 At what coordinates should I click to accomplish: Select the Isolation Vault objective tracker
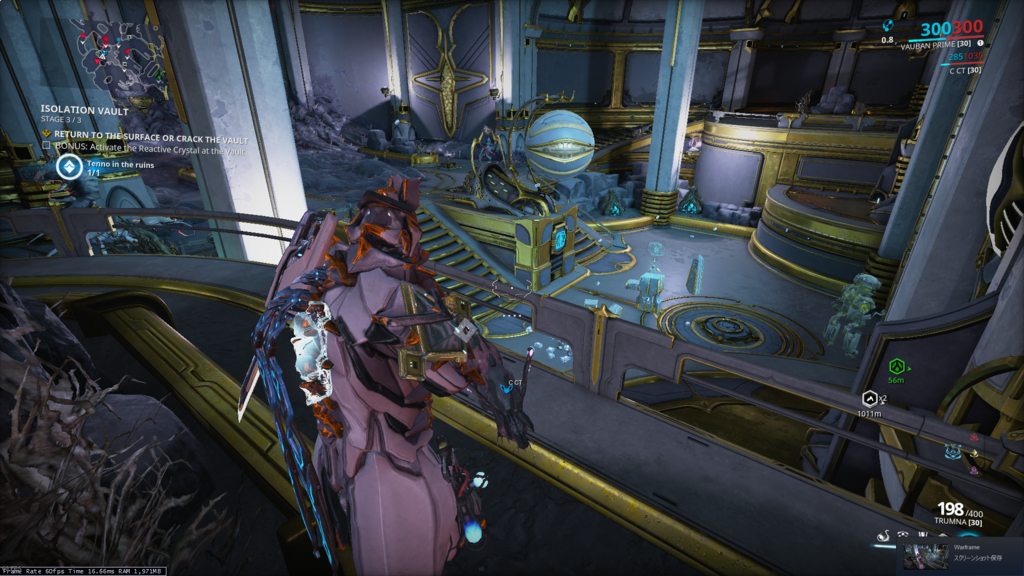(x=84, y=110)
